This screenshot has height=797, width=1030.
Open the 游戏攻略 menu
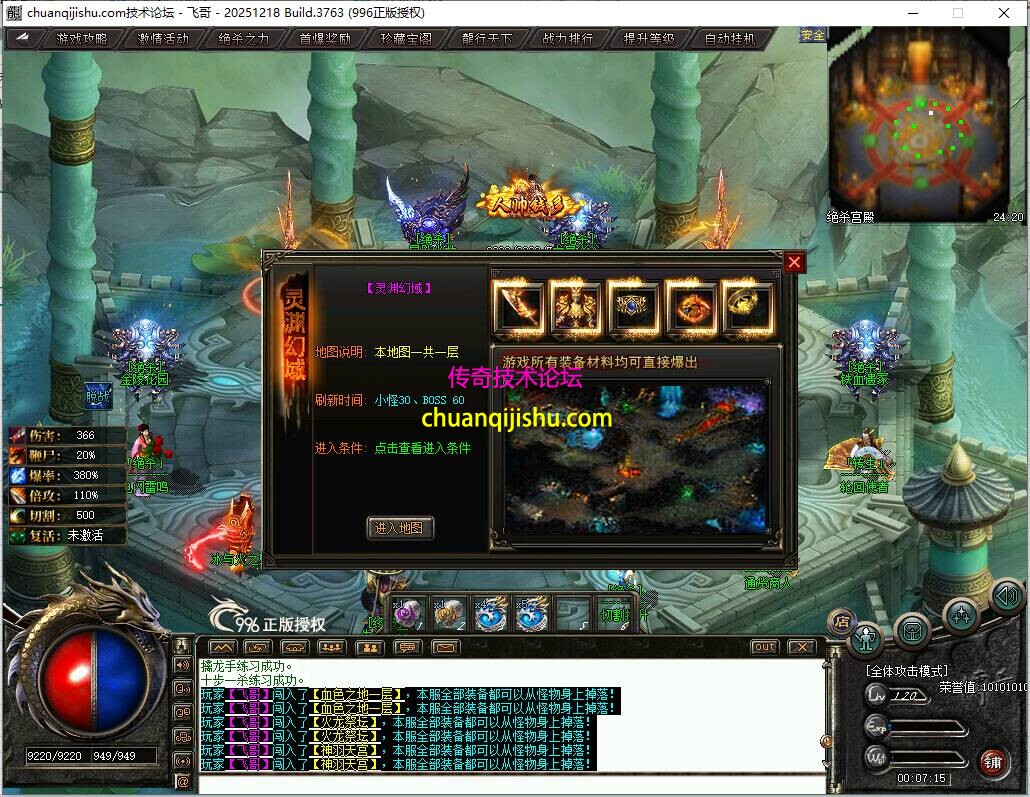[x=81, y=39]
